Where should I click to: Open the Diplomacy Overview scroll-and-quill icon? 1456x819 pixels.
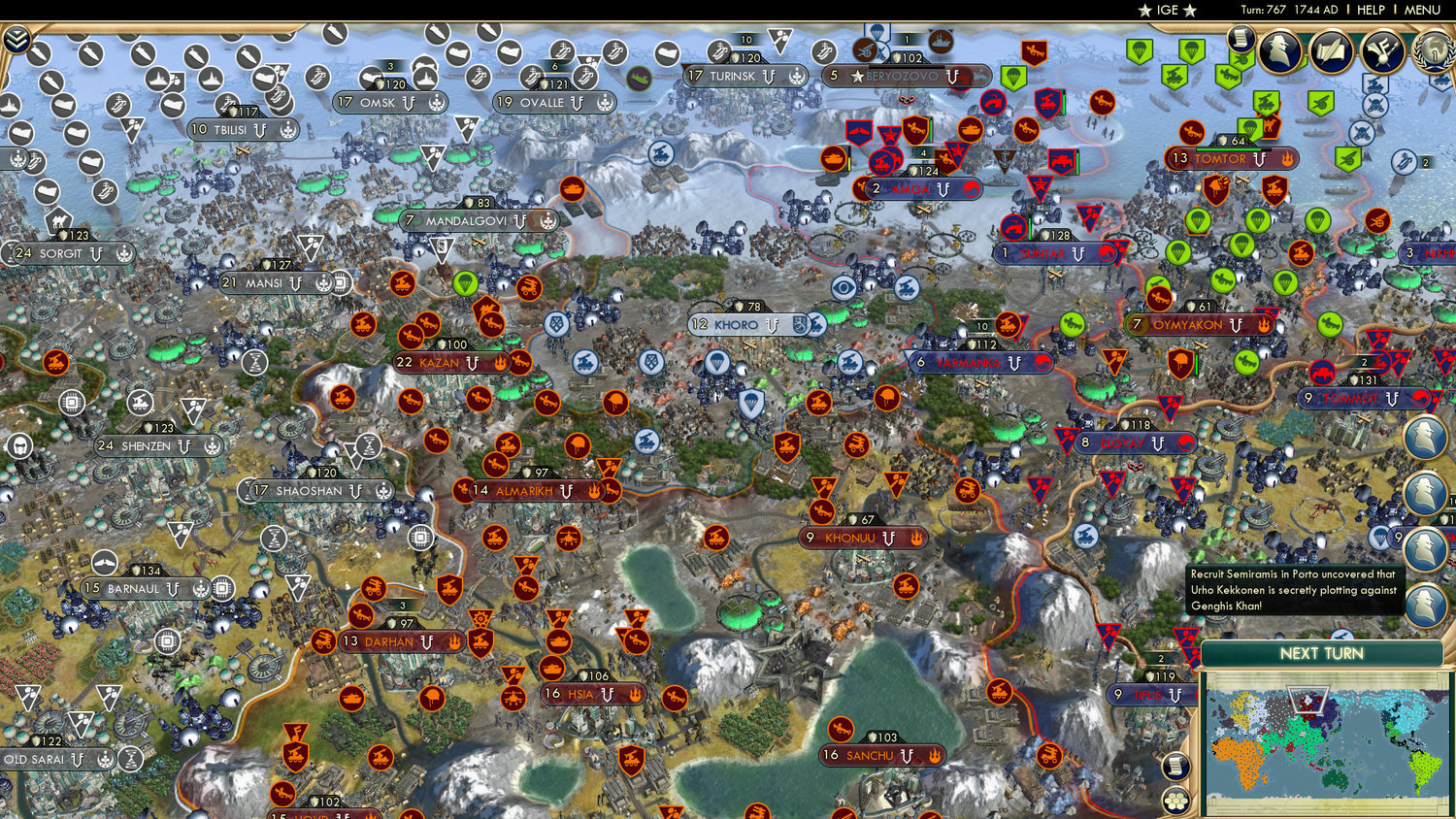click(x=1330, y=51)
